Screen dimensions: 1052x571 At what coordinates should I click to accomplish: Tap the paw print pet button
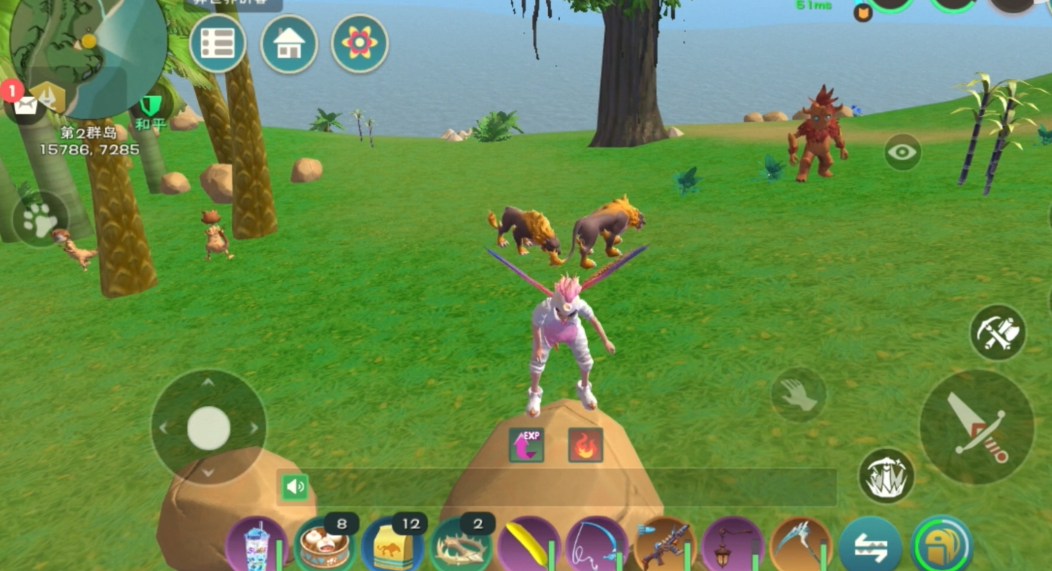(x=40, y=219)
